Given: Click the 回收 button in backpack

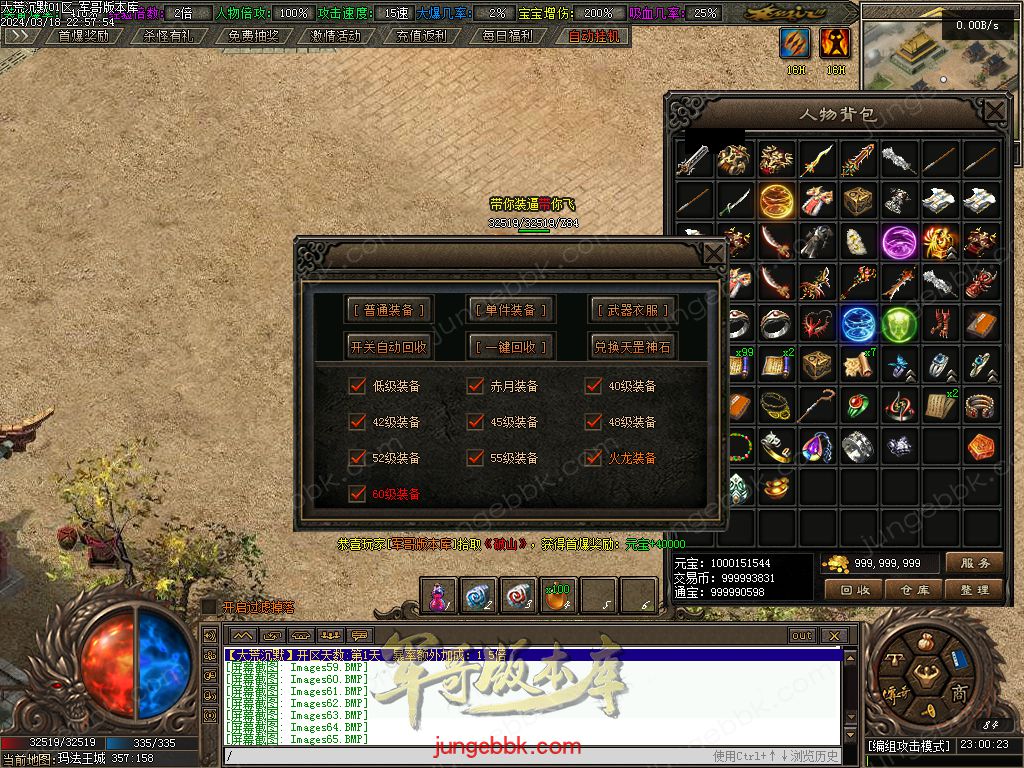Looking at the screenshot, I should [854, 590].
